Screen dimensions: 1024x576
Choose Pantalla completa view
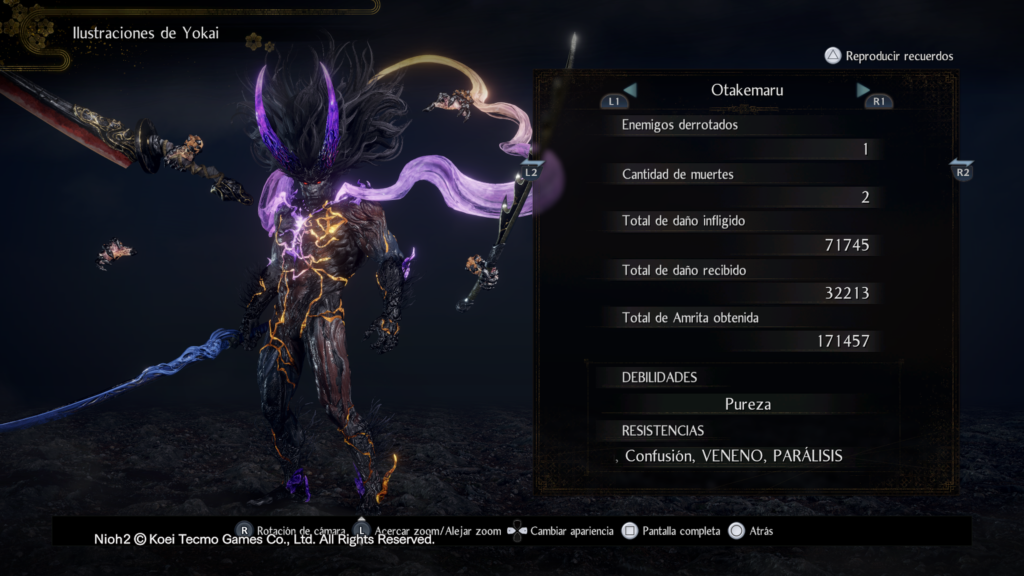670,531
